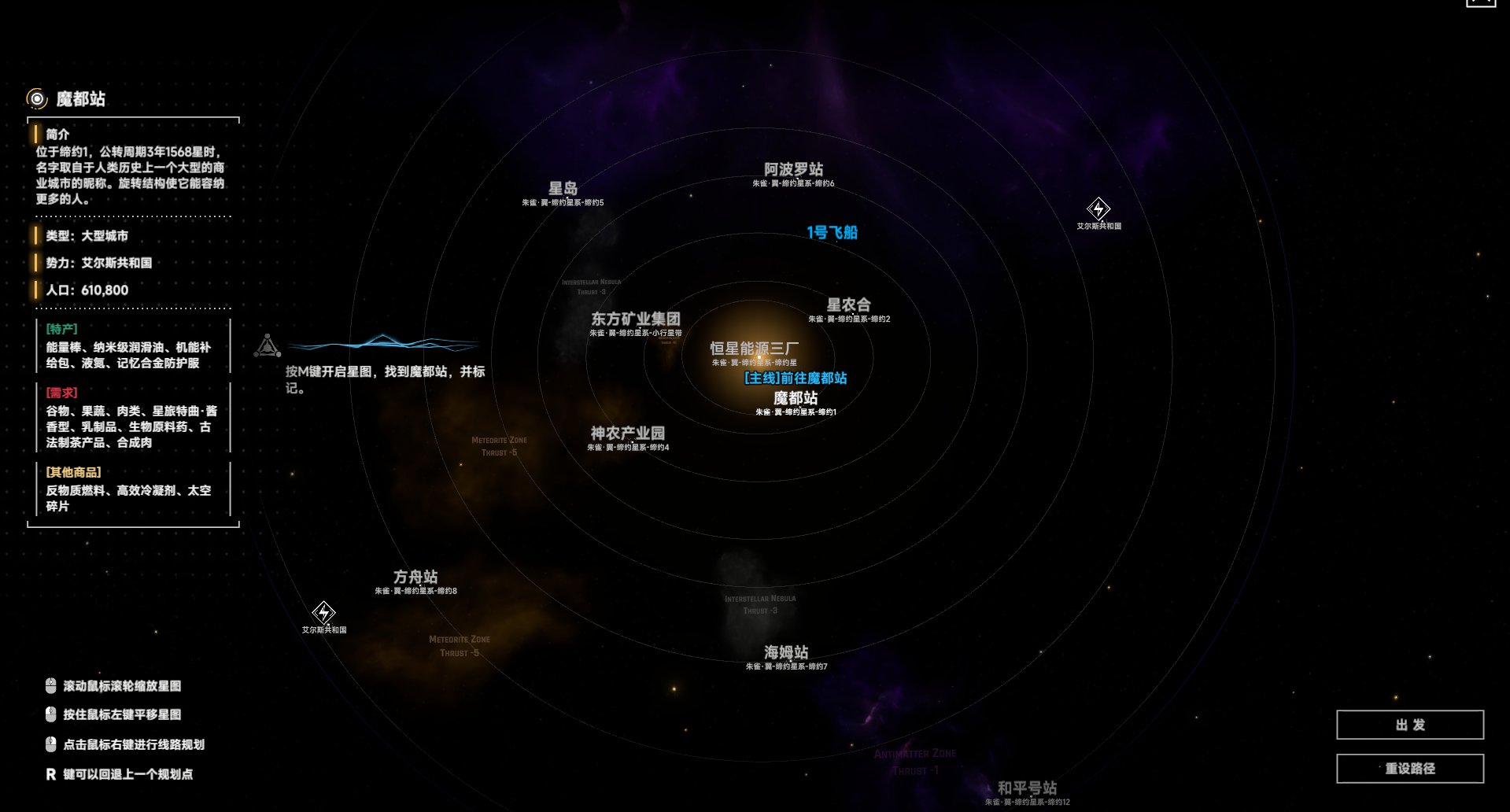Open the [主线]前往魔都站 mission marker
Screen dimensions: 1510x812
click(796, 378)
